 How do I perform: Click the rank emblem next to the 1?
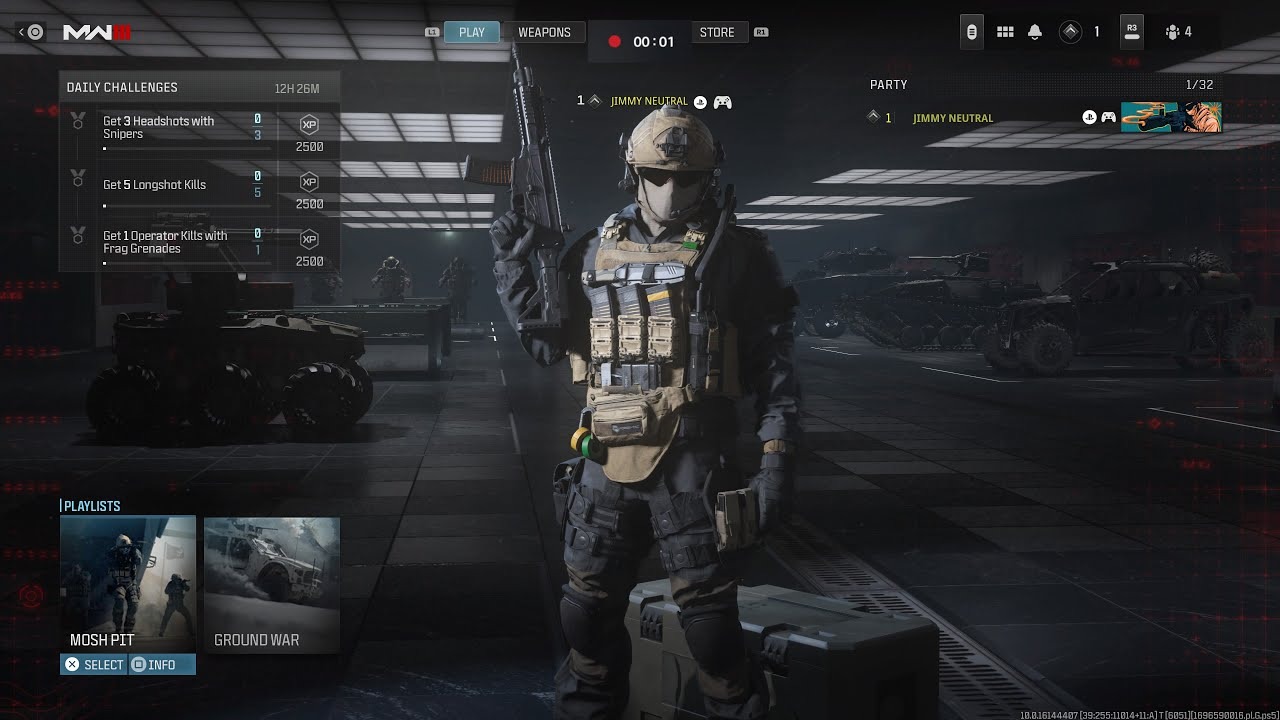click(1072, 31)
